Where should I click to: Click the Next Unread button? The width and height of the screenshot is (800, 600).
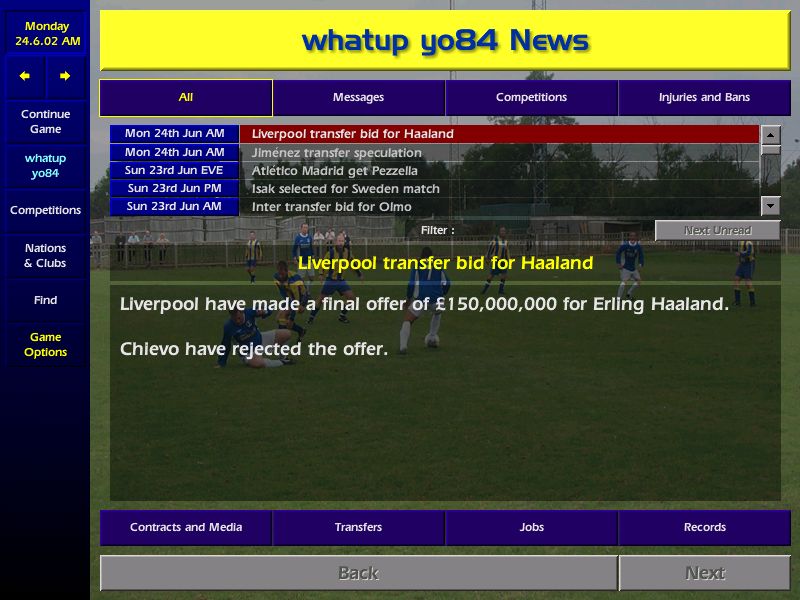coord(717,231)
